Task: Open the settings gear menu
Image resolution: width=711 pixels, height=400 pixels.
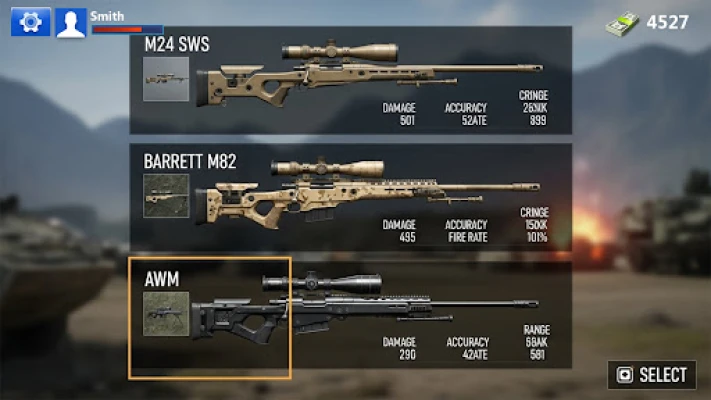Action: click(30, 21)
